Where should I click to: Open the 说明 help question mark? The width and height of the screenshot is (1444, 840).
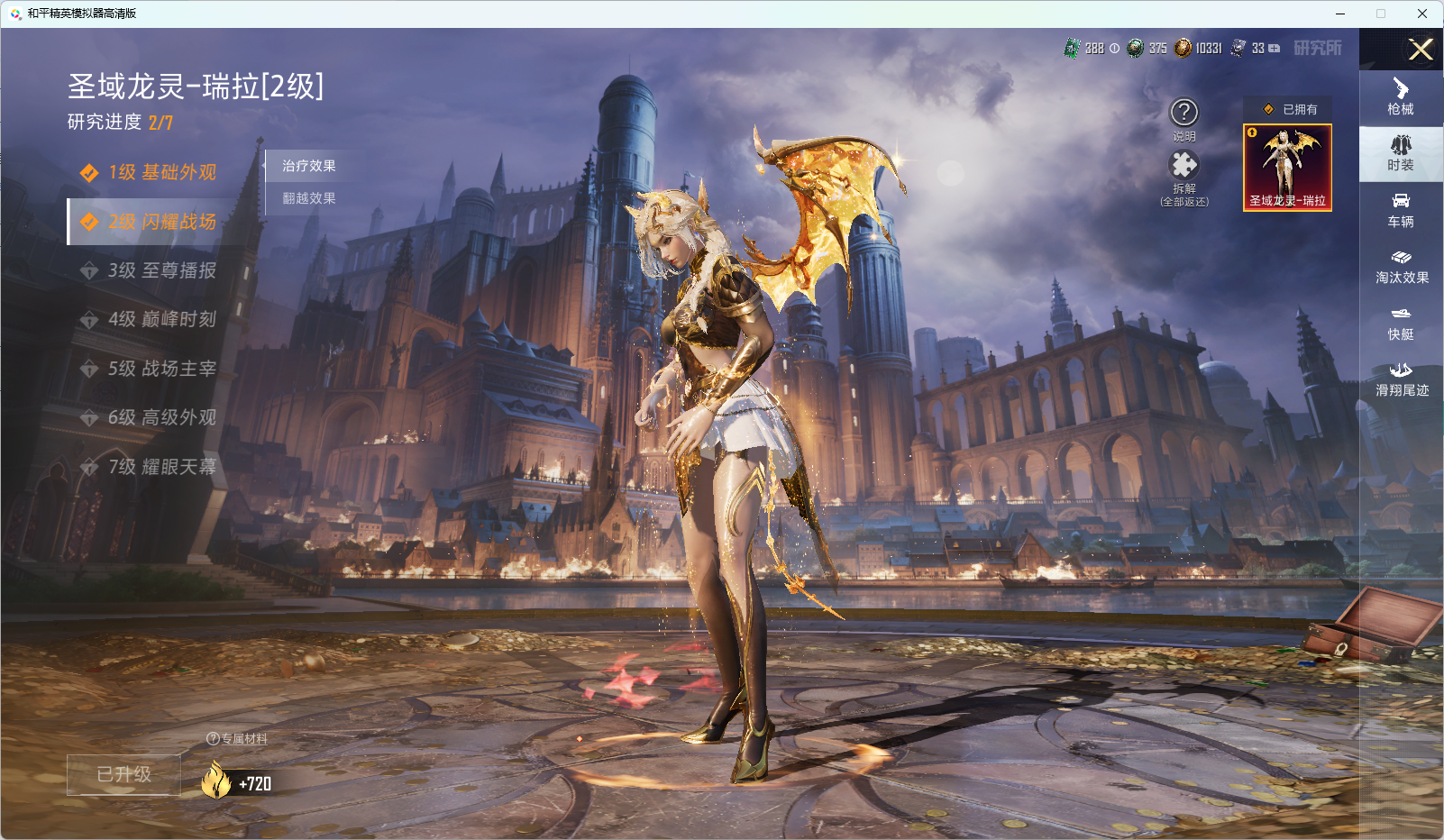1184,113
